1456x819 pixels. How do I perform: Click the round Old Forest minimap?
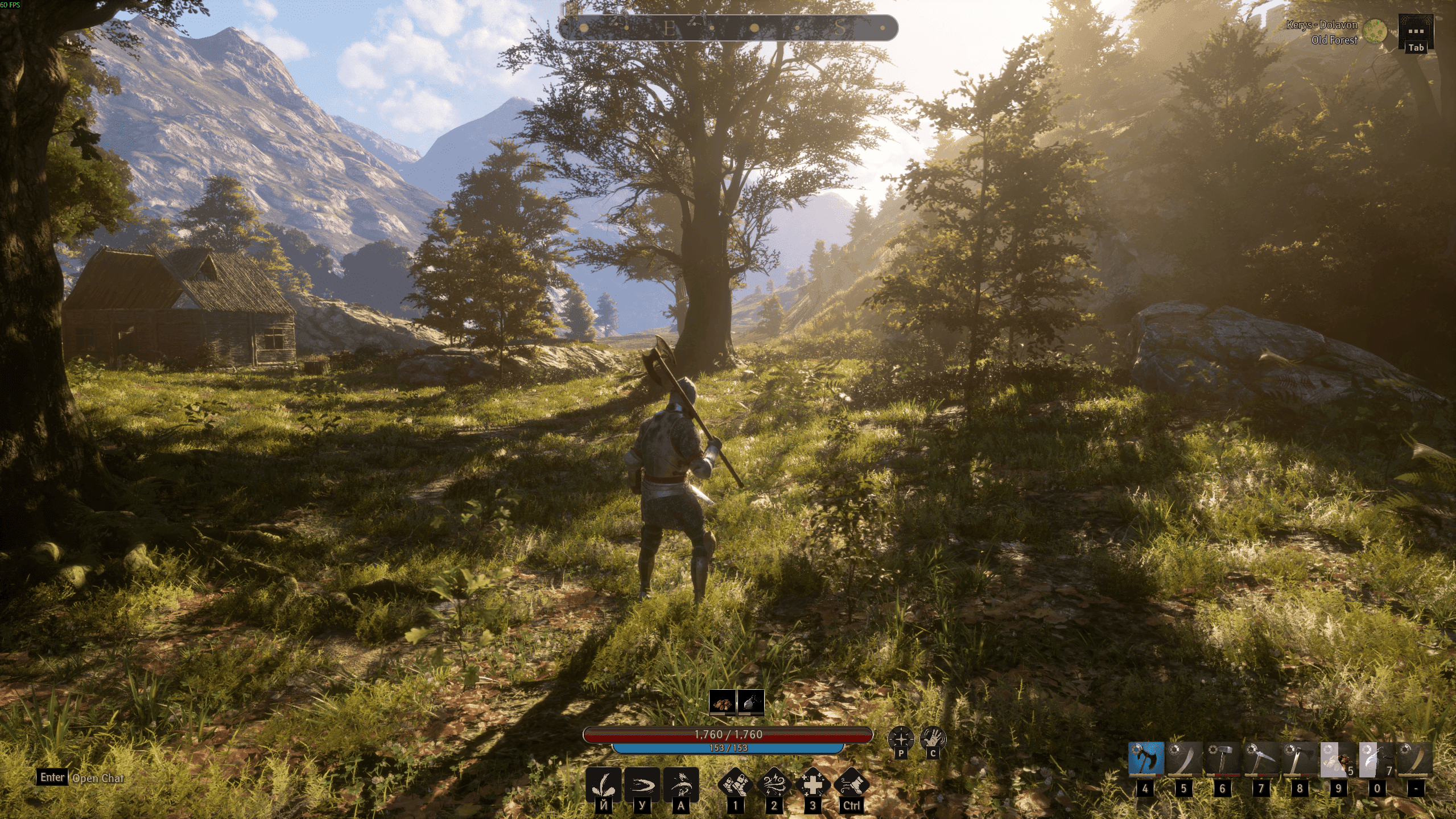[x=1376, y=31]
